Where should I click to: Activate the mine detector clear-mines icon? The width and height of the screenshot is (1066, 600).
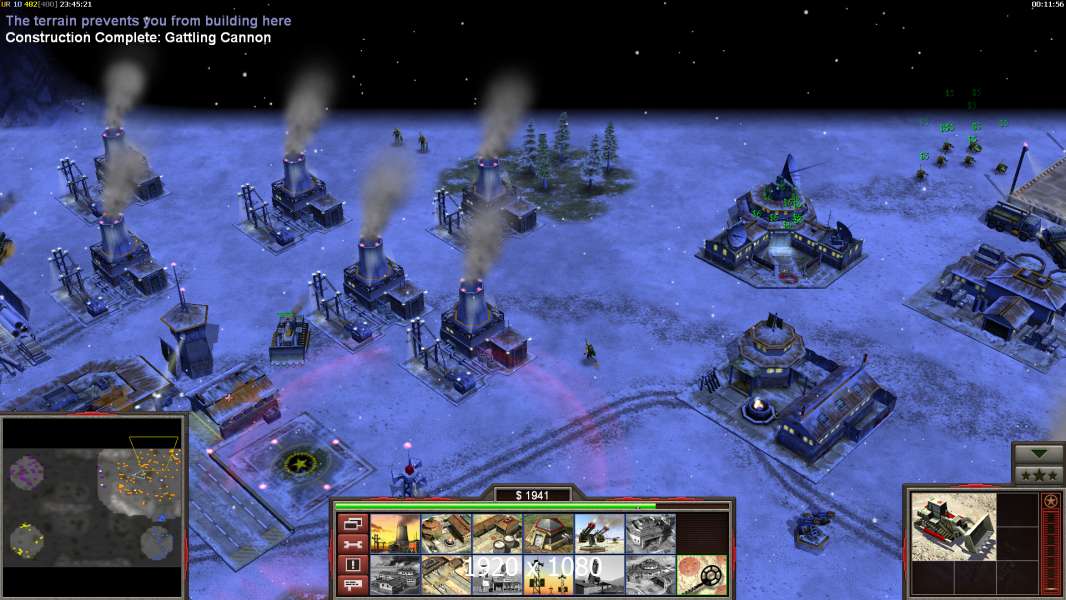(x=701, y=575)
